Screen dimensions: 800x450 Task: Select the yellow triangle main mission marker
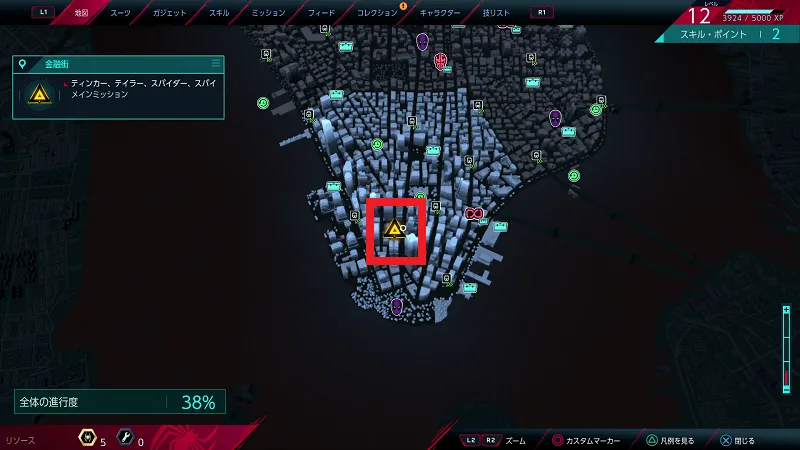click(x=395, y=231)
